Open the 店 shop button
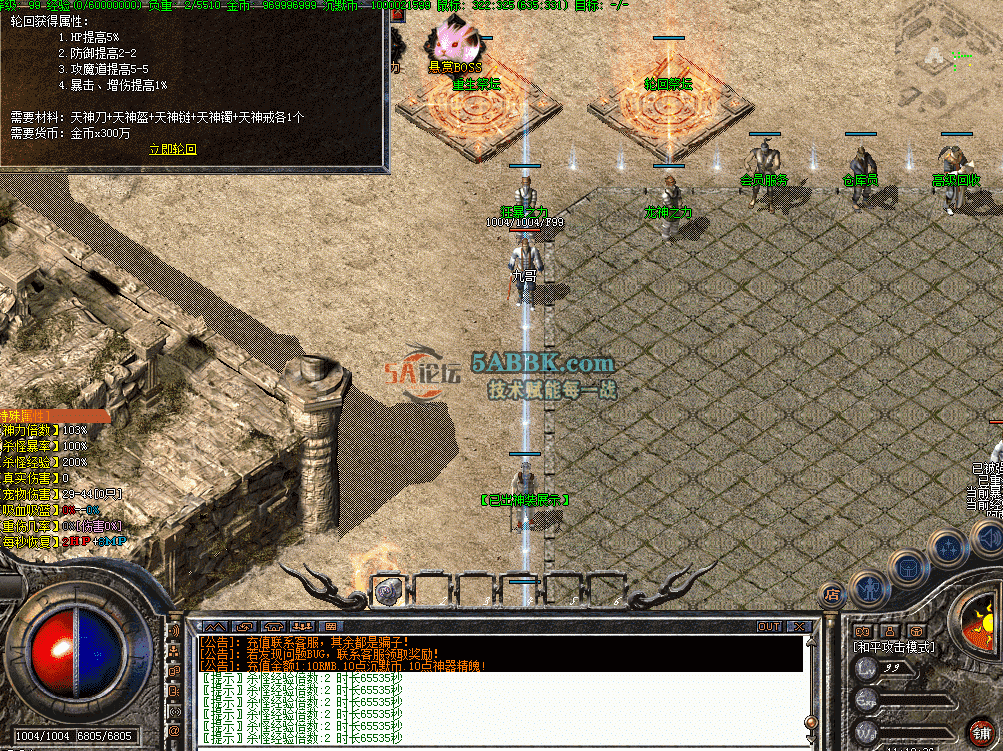Viewport: 1003px width, 751px height. click(x=831, y=596)
